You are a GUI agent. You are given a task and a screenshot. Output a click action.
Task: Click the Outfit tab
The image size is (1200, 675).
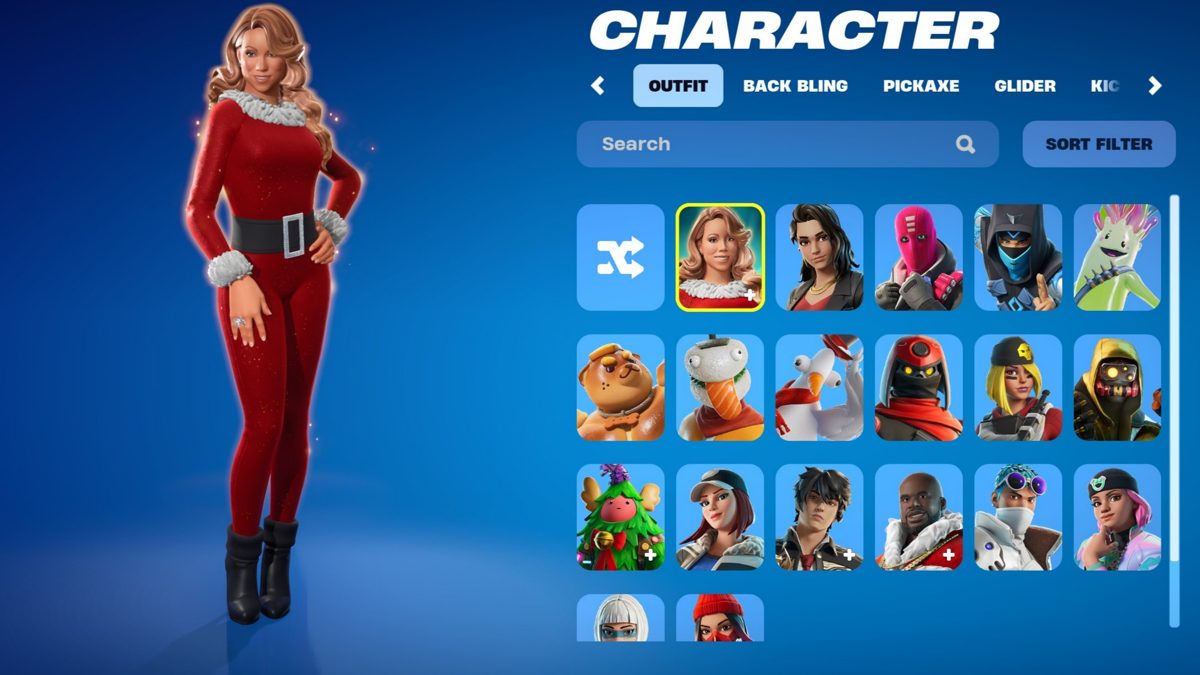(x=677, y=86)
